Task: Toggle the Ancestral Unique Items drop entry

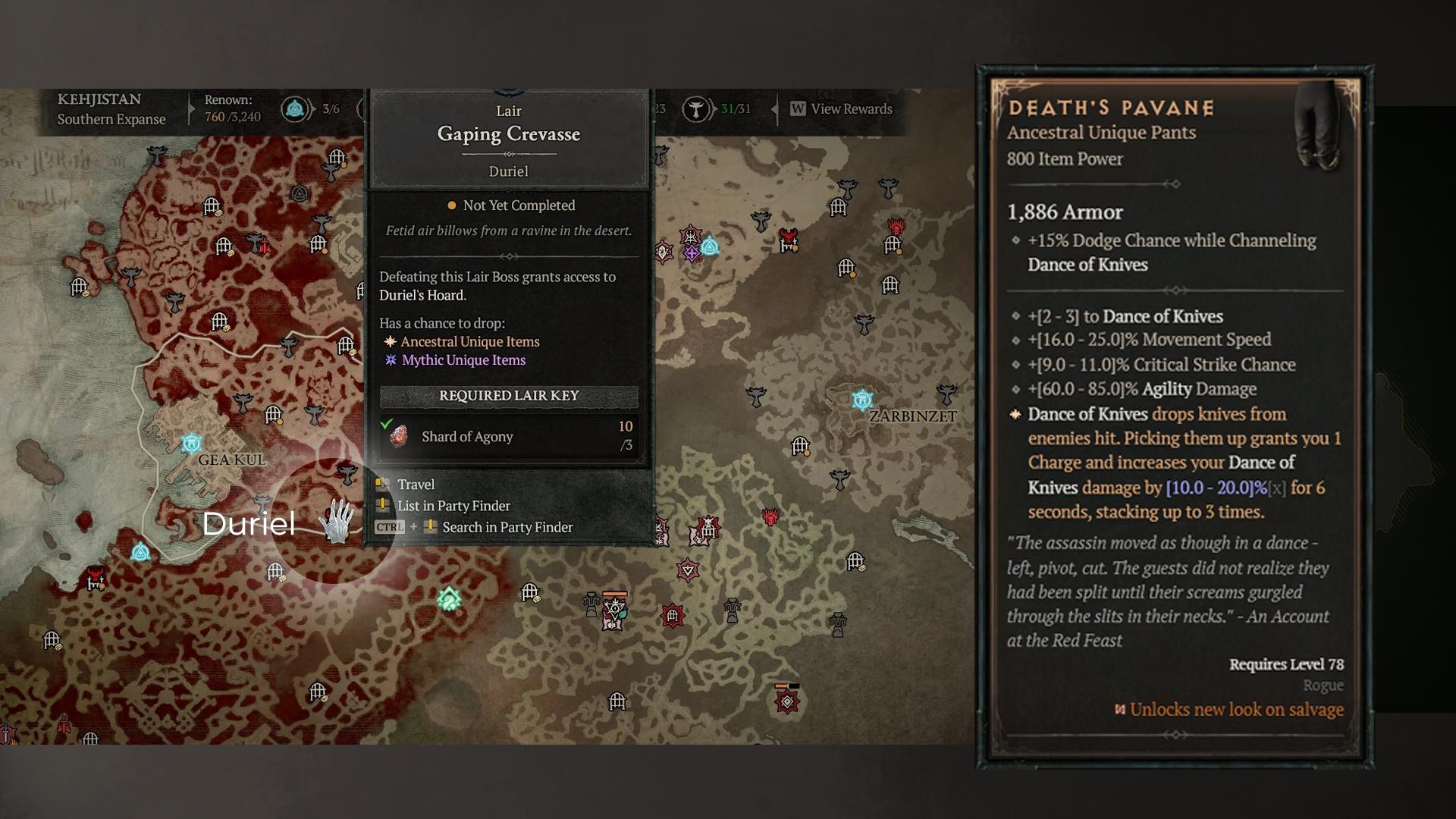Action: click(x=470, y=341)
